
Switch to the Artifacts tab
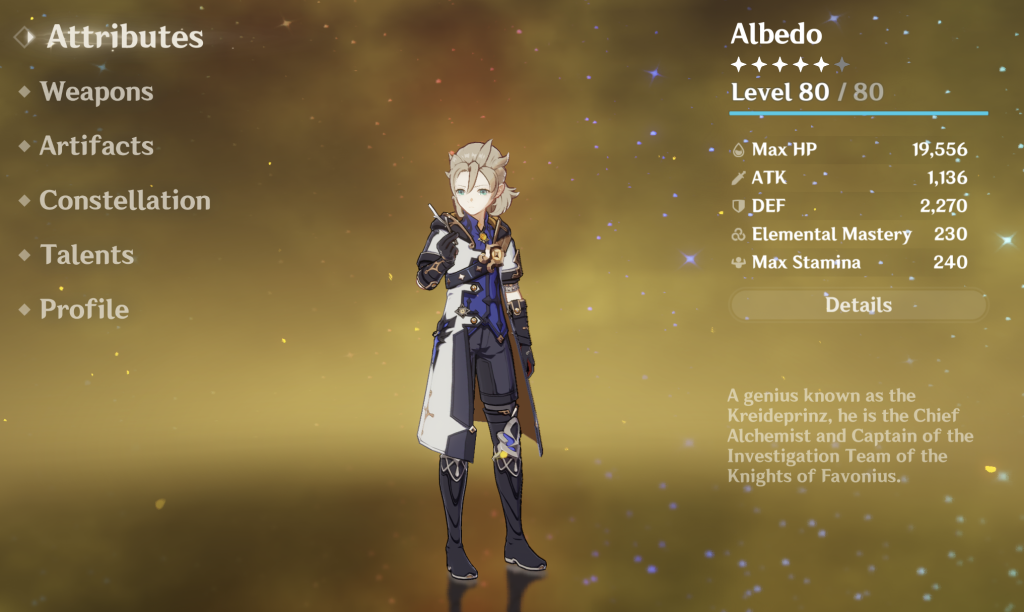96,146
